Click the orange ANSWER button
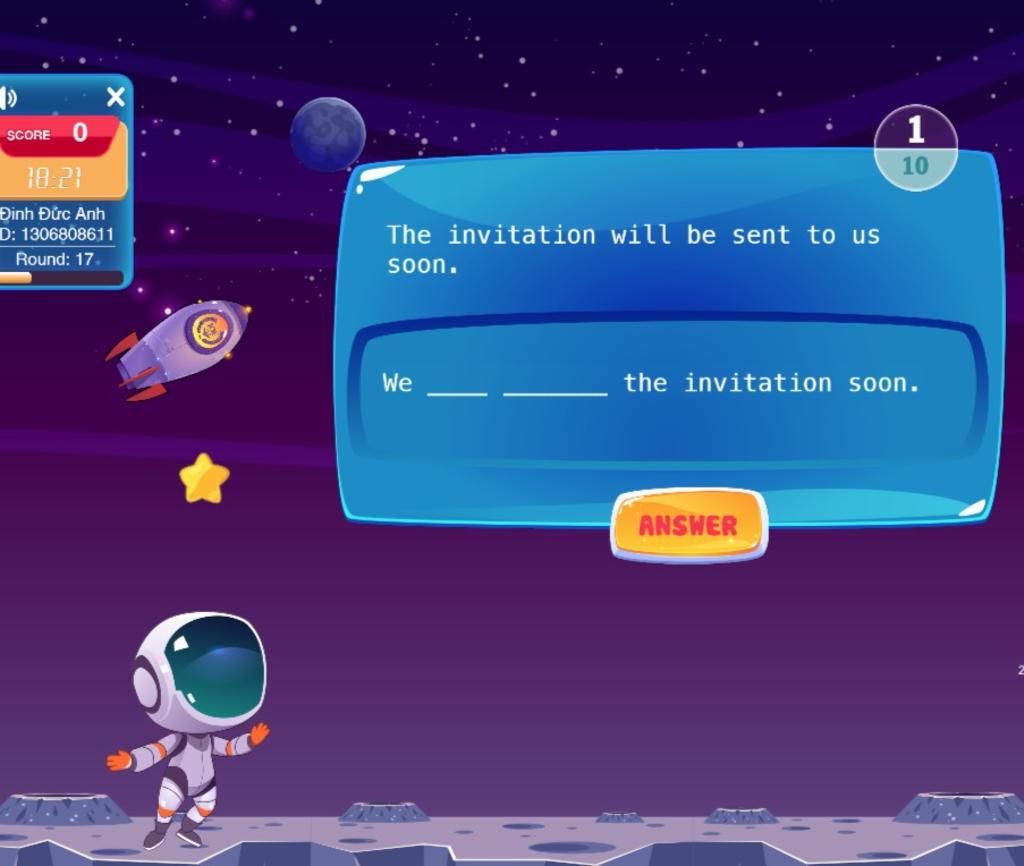Screen dimensions: 1024x866 [x=688, y=525]
